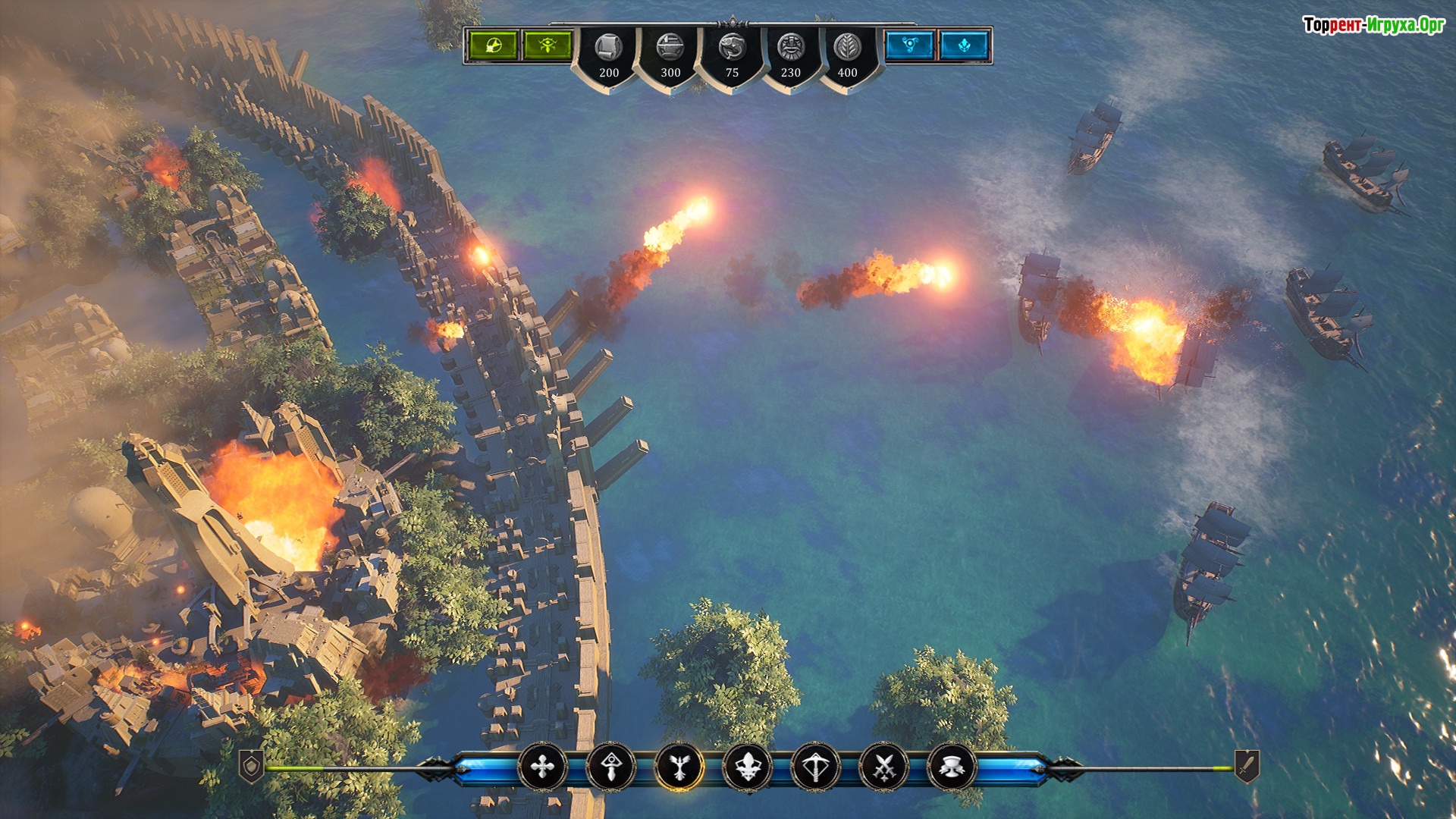1456x819 pixels.
Task: Select the crossed swords ability icon
Action: point(883,767)
